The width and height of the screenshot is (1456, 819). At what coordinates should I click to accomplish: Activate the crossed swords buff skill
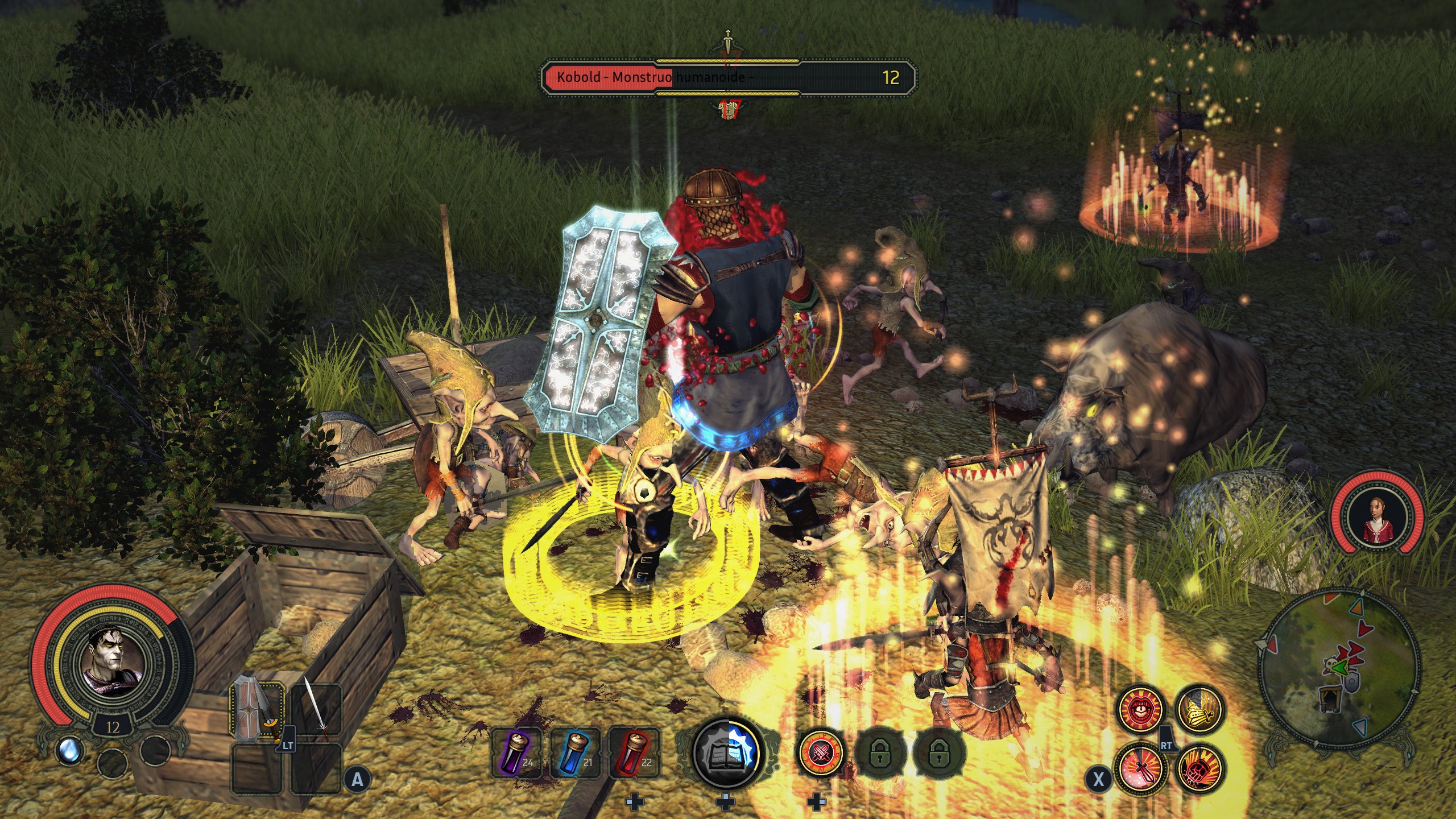point(821,753)
